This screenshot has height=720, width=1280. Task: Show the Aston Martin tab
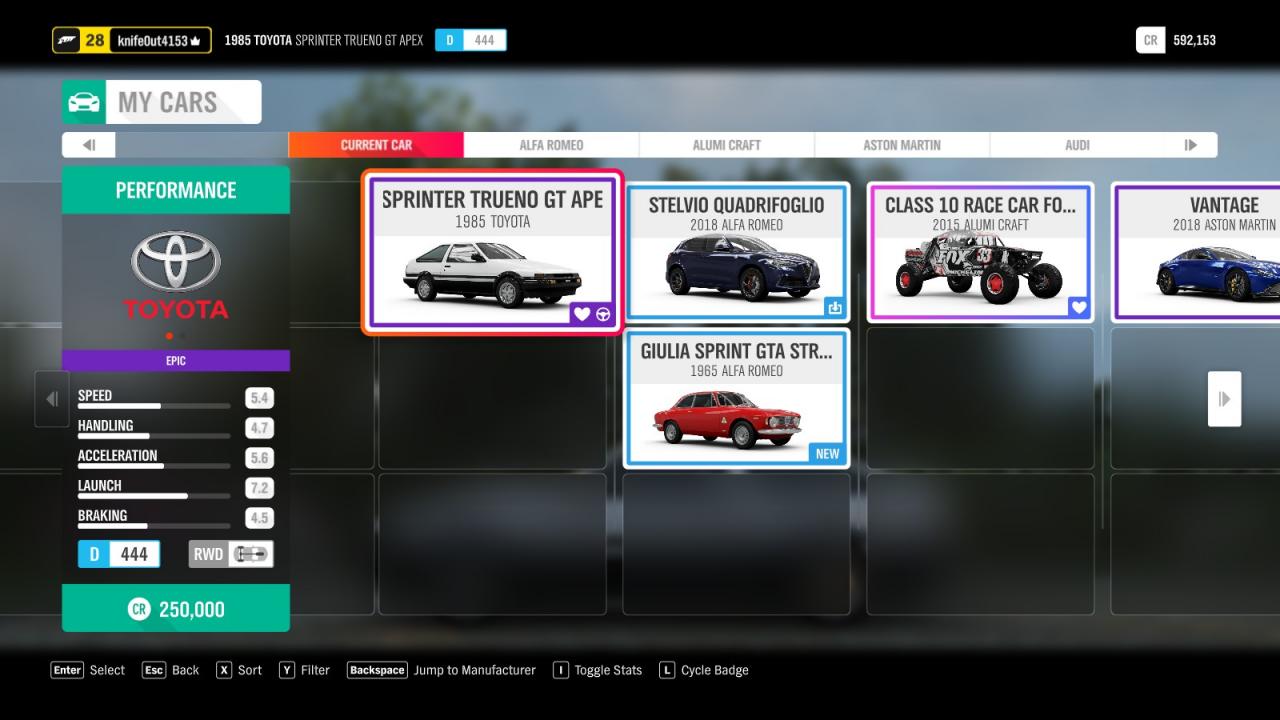tap(902, 145)
